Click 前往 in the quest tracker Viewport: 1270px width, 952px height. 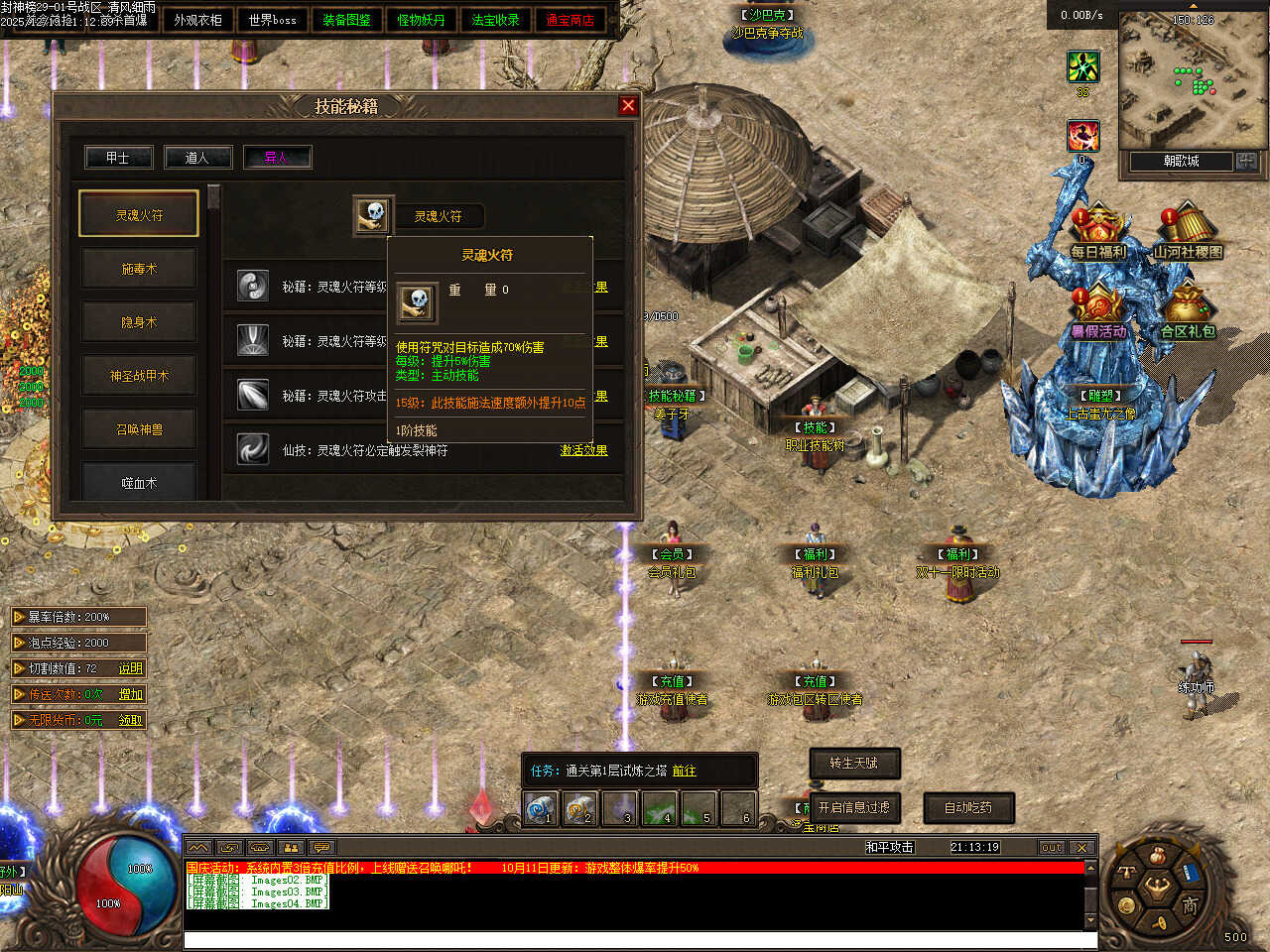tap(684, 771)
